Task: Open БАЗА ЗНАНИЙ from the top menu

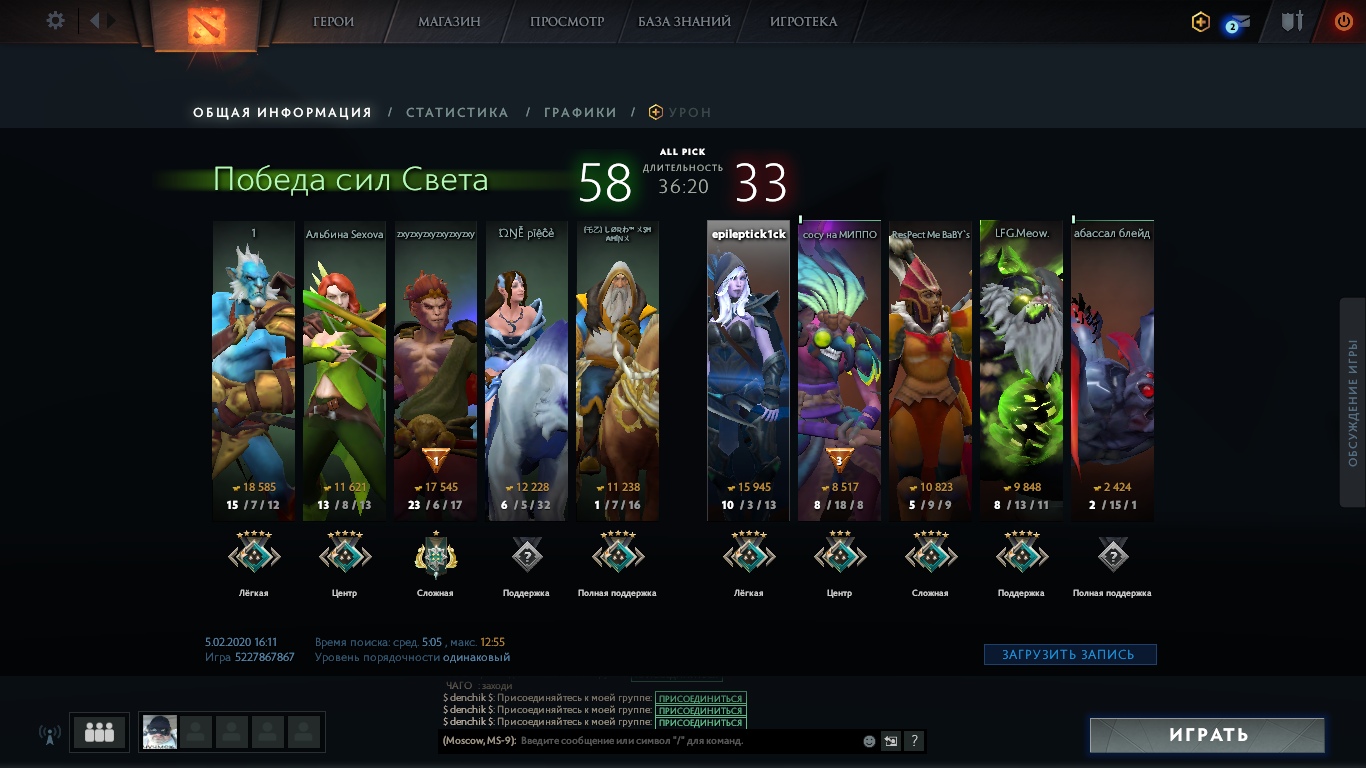Action: pos(684,21)
